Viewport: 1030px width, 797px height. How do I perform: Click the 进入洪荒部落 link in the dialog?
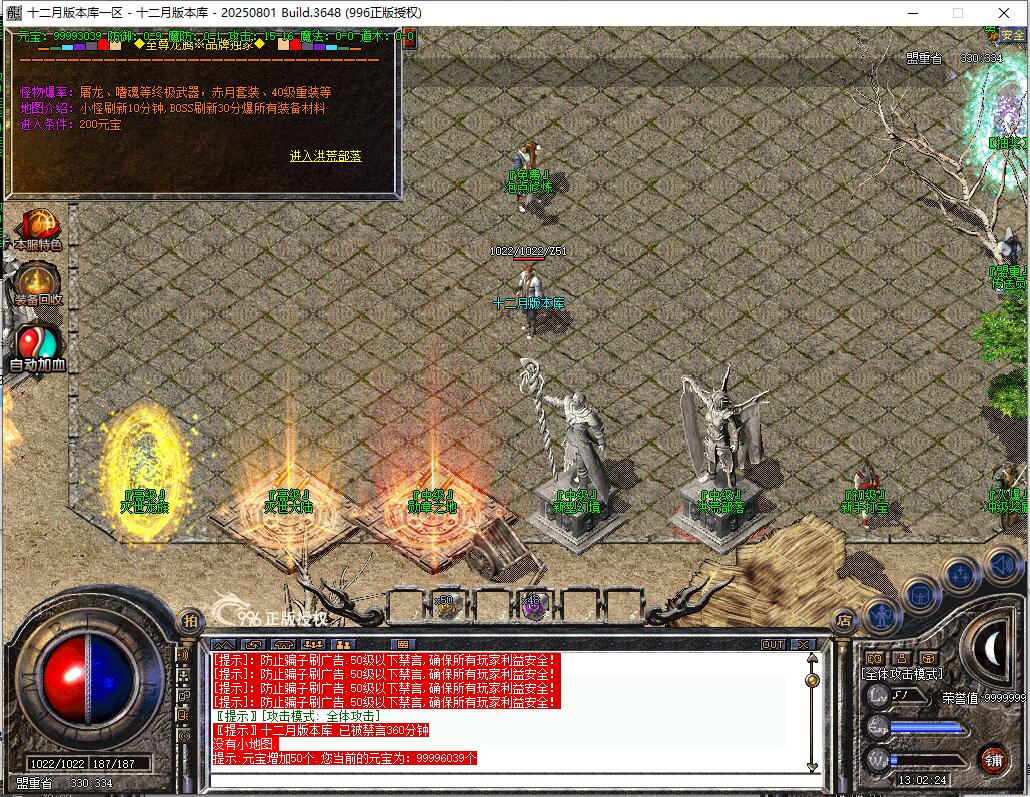[x=326, y=156]
